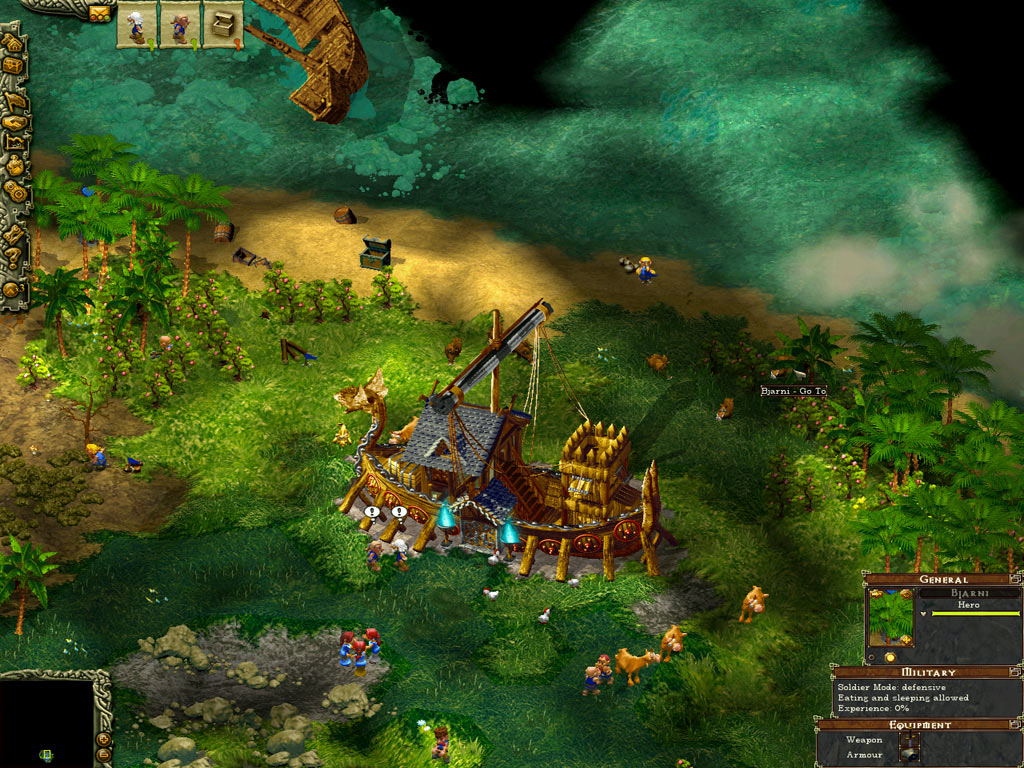Select the white-haired character portrait

tap(136, 25)
